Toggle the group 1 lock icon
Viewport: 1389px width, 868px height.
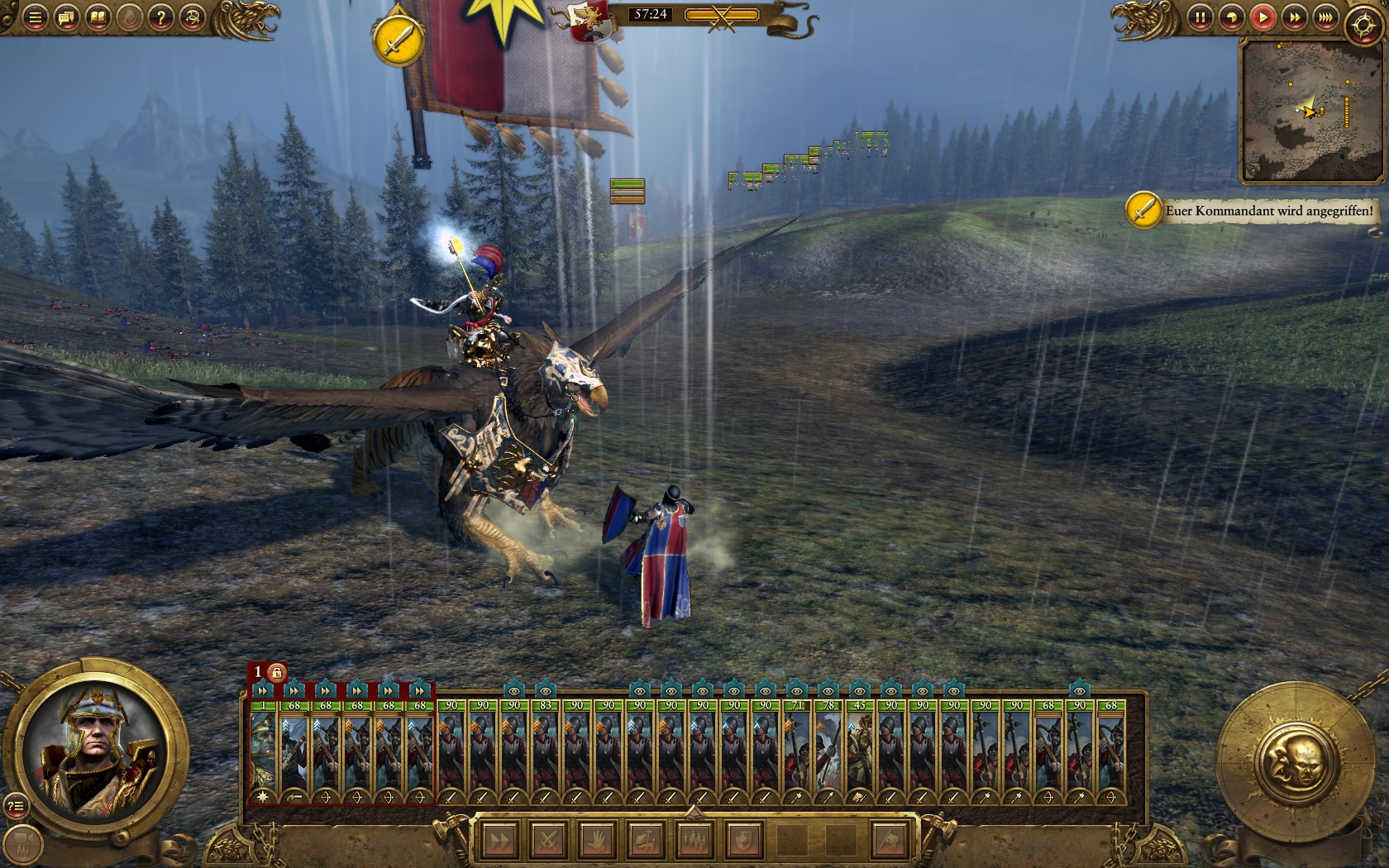276,672
